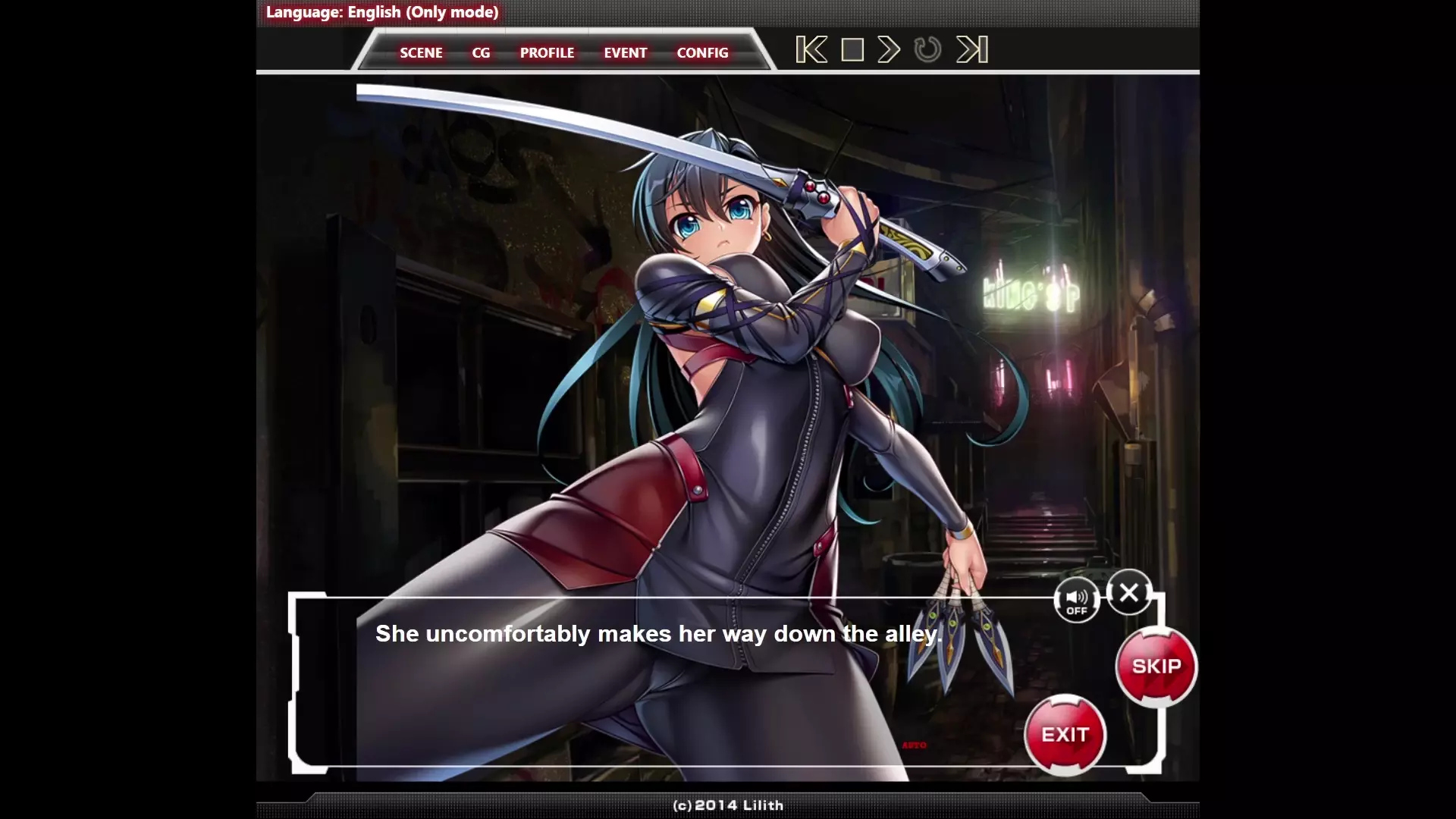Close the dialogue text box
This screenshot has height=819, width=1456.
tap(1128, 592)
